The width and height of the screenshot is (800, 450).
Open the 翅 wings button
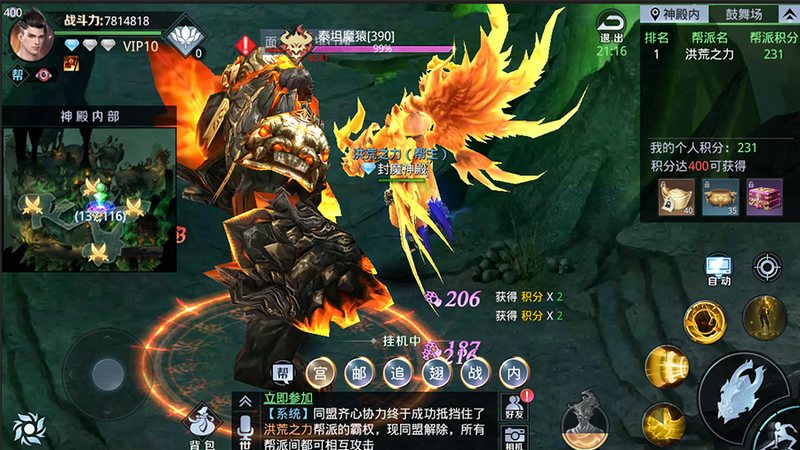(436, 371)
